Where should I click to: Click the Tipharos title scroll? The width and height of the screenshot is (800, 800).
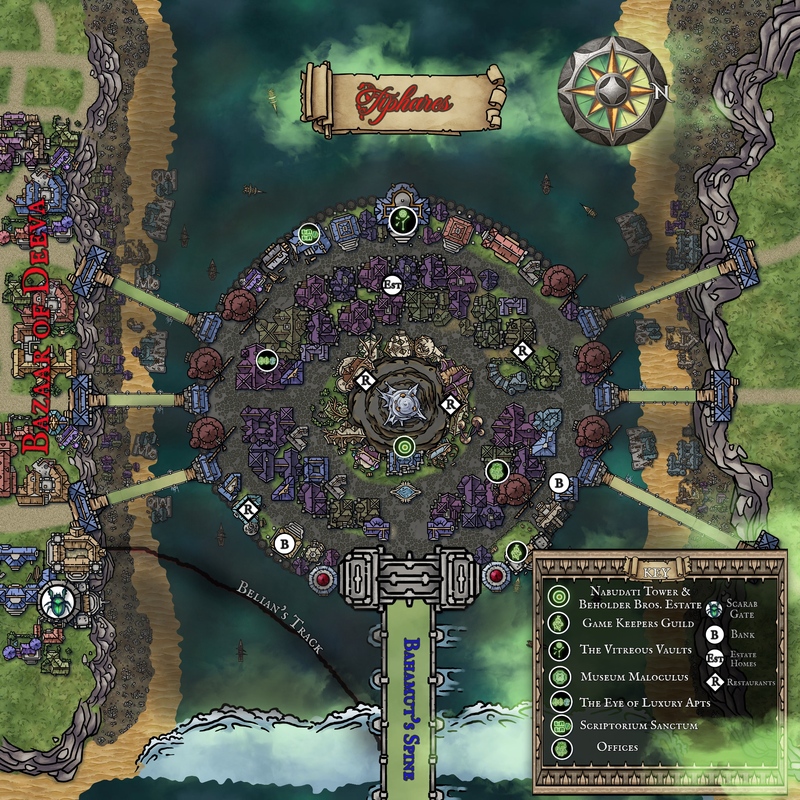click(404, 98)
